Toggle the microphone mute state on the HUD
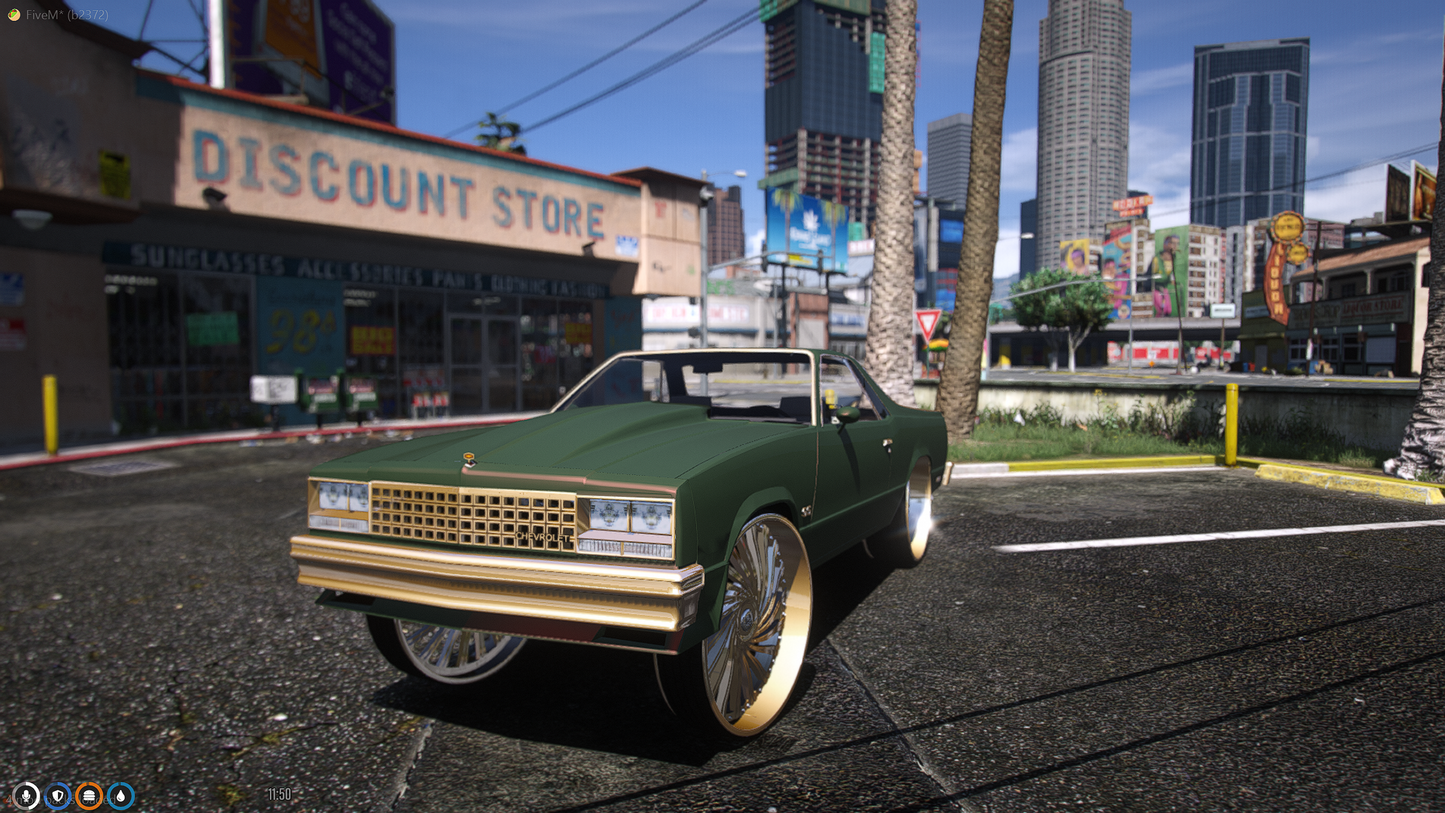 25,796
